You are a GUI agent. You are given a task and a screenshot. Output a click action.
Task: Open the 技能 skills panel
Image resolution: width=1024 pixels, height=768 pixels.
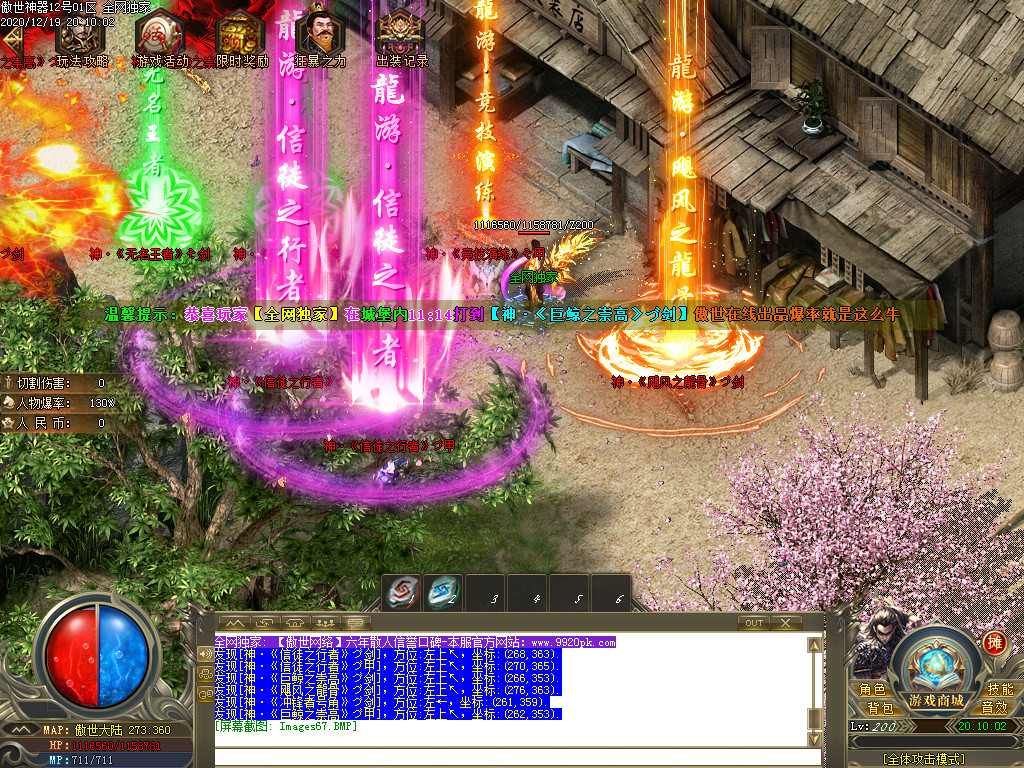[999, 690]
